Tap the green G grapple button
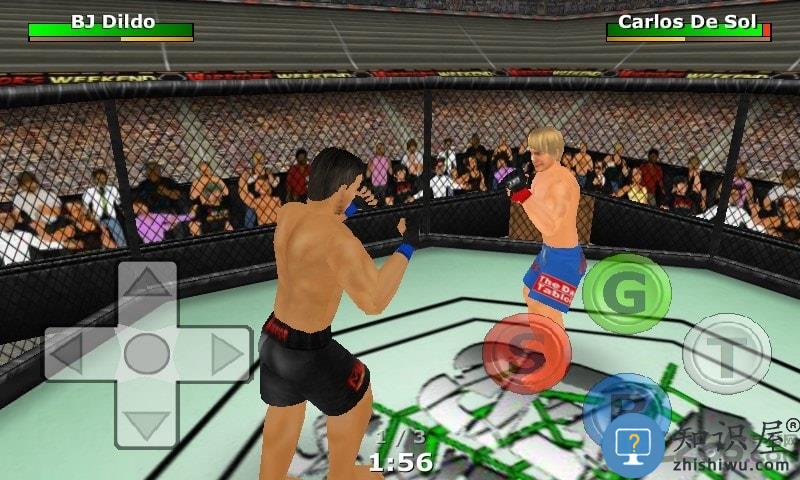Screen dimensions: 800x480 pyautogui.click(x=627, y=293)
